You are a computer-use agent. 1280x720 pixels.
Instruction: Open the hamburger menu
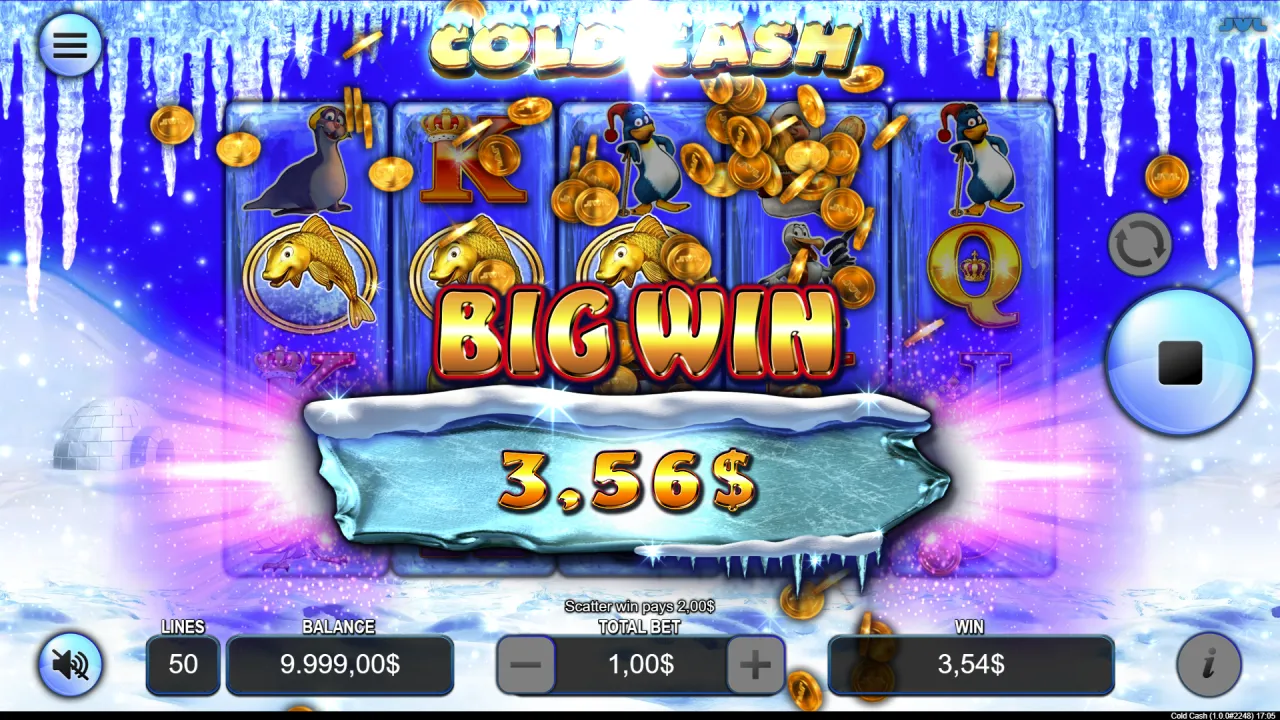click(68, 44)
